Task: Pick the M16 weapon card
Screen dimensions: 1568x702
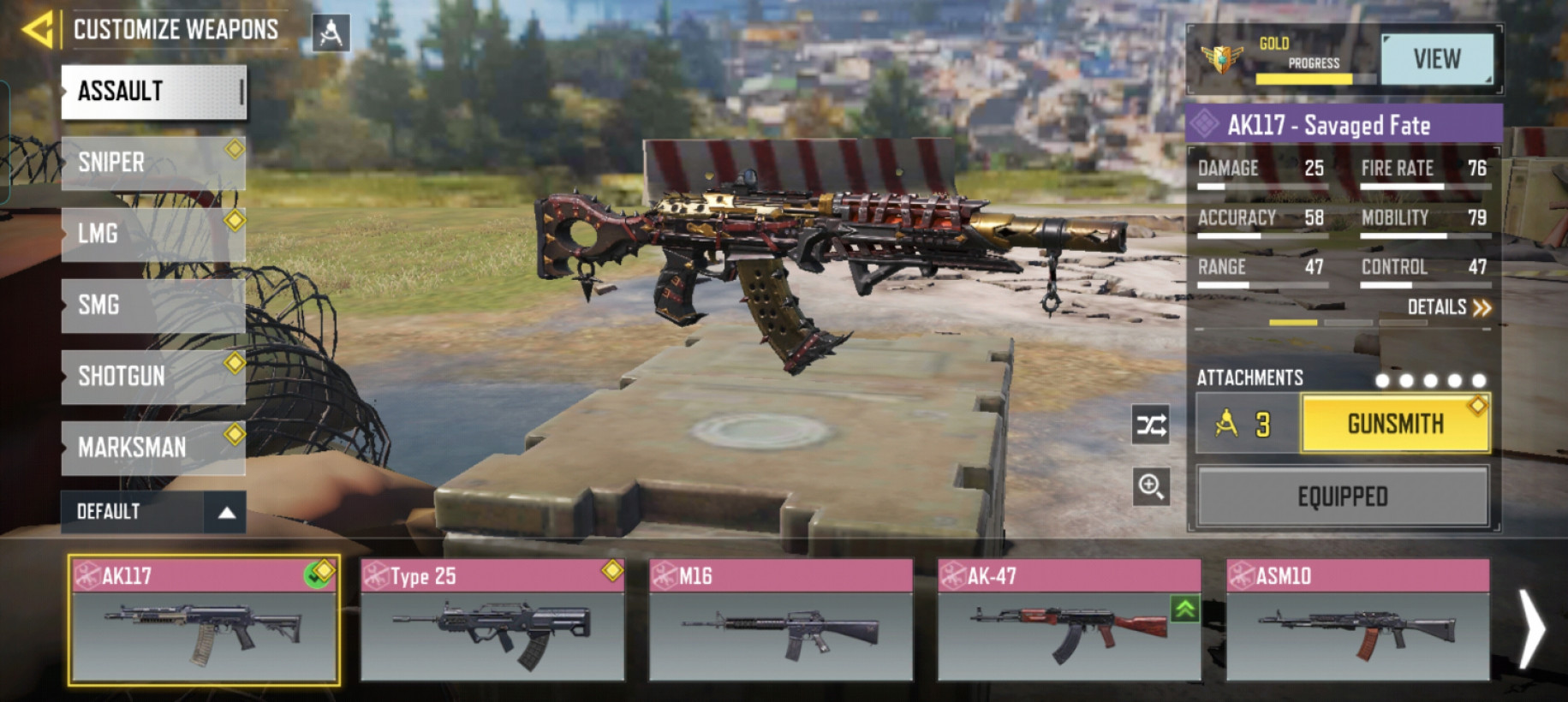Action: click(x=780, y=621)
